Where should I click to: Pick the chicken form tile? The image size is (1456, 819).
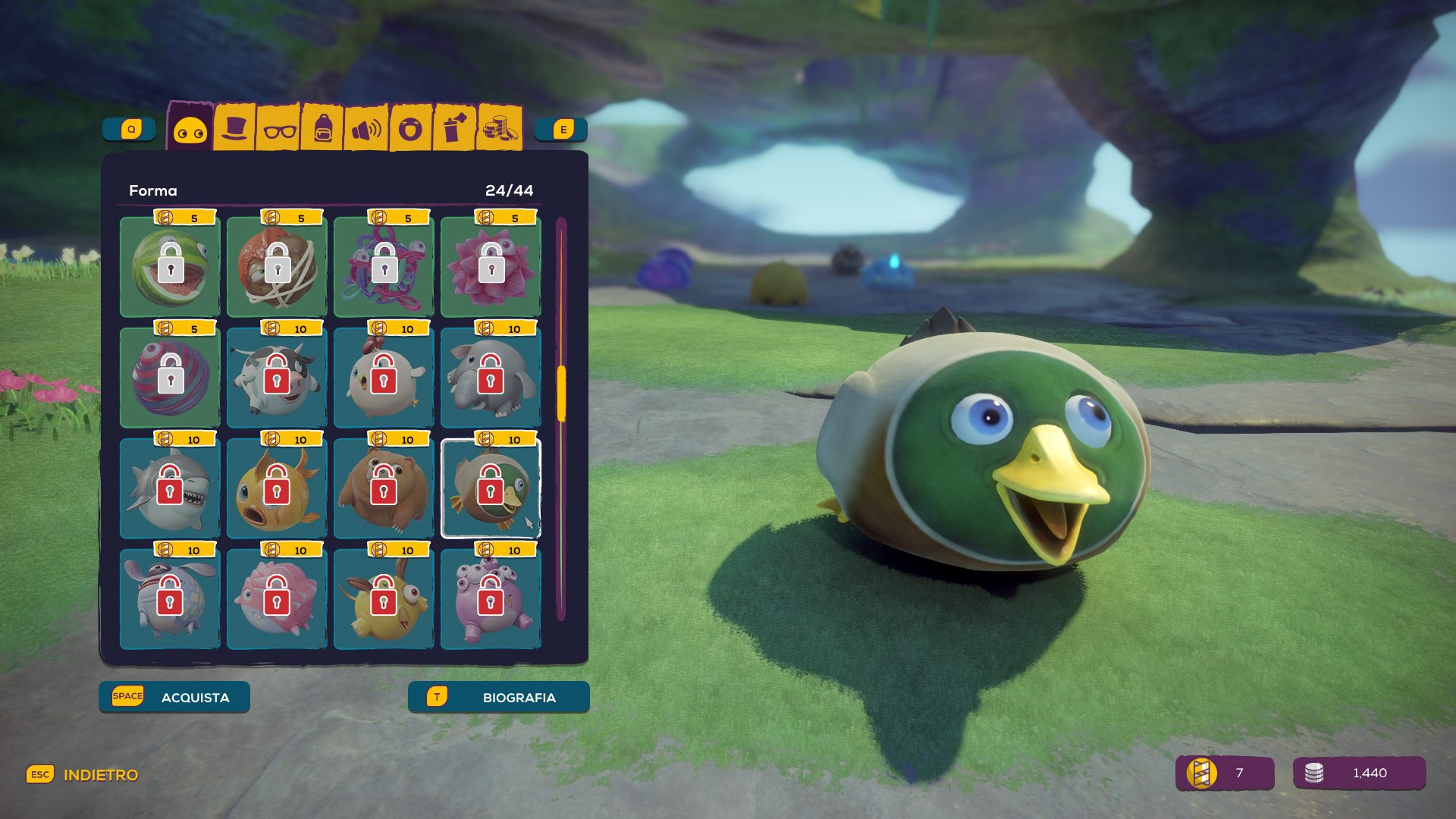384,378
